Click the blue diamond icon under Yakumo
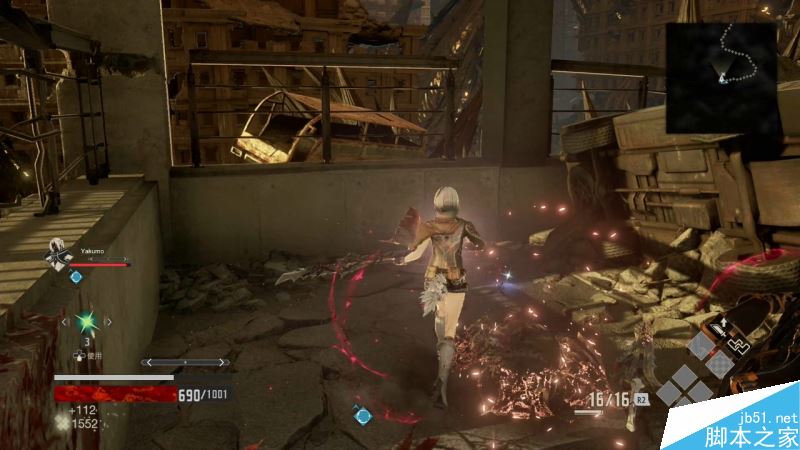Viewport: 800px width, 450px height. [75, 277]
